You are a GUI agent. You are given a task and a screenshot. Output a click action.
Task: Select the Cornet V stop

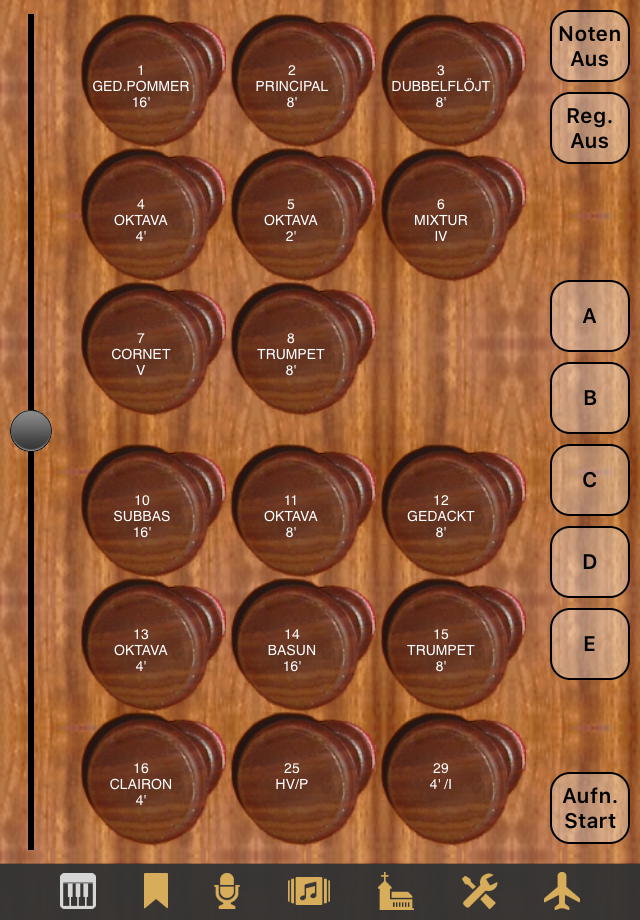[141, 354]
